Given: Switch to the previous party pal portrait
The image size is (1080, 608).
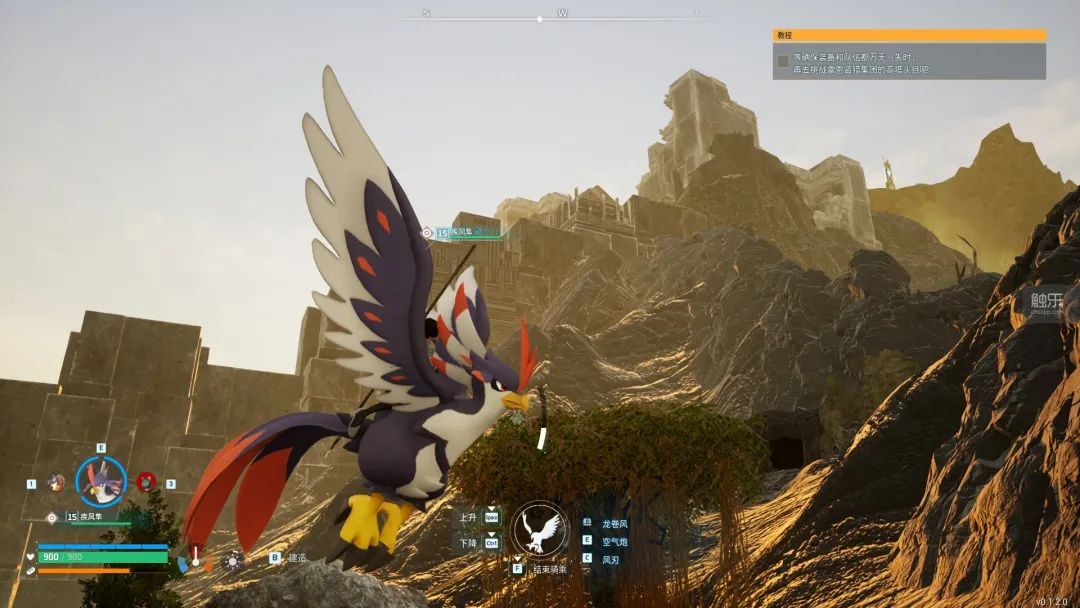Looking at the screenshot, I should tap(56, 482).
